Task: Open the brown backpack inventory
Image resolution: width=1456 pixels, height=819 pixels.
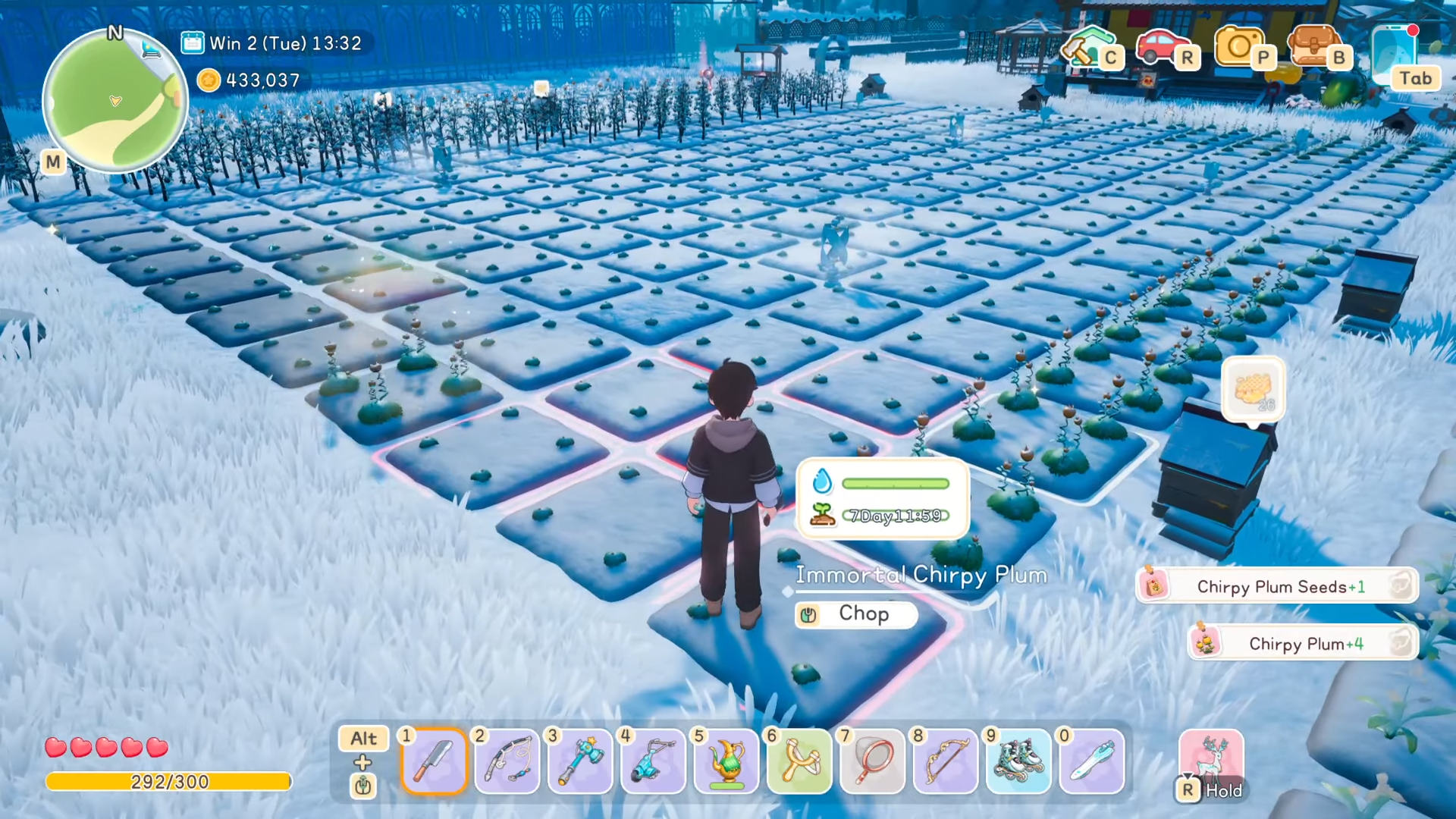Action: 1316,45
